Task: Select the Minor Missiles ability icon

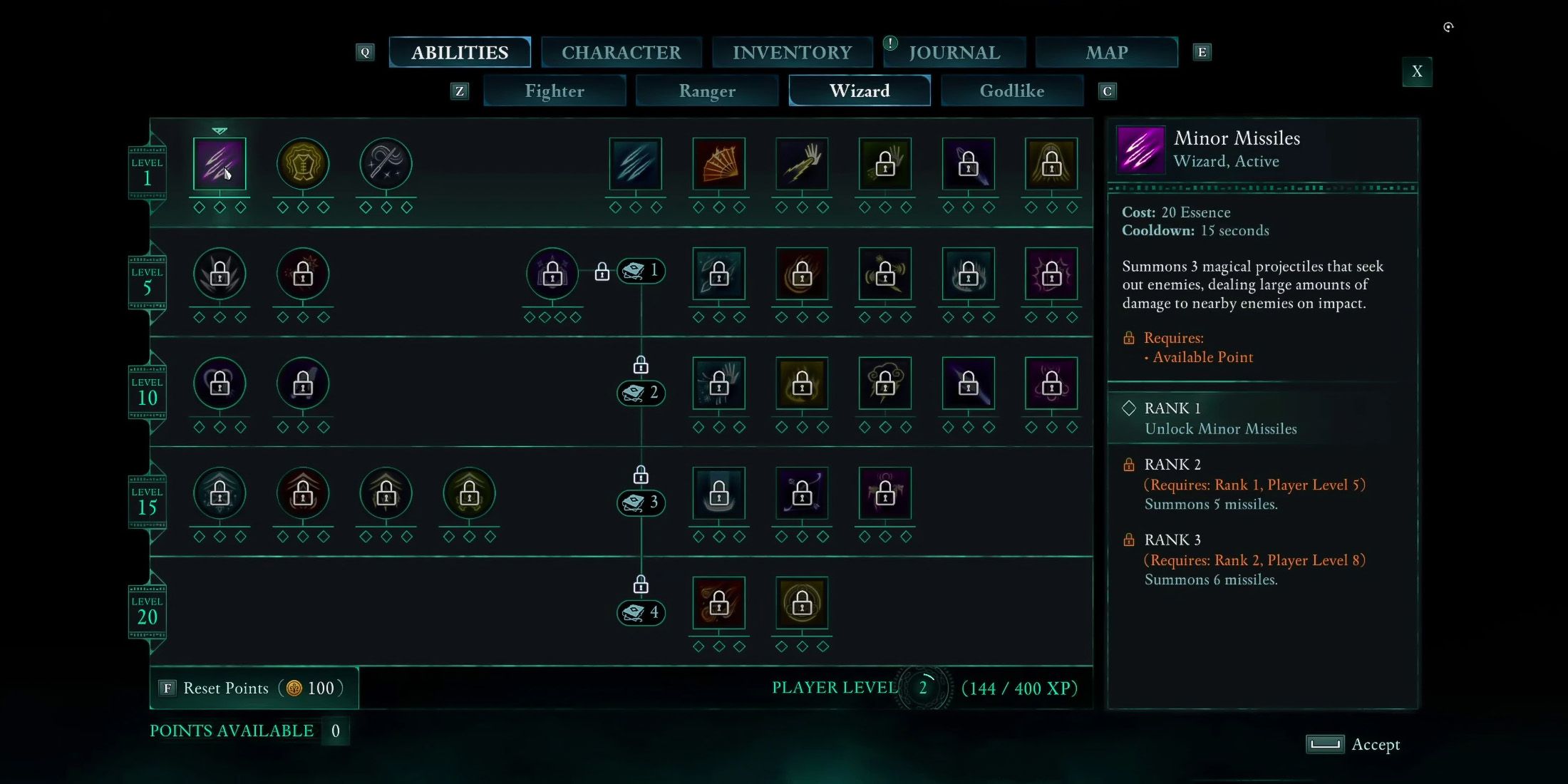Action: click(x=219, y=163)
